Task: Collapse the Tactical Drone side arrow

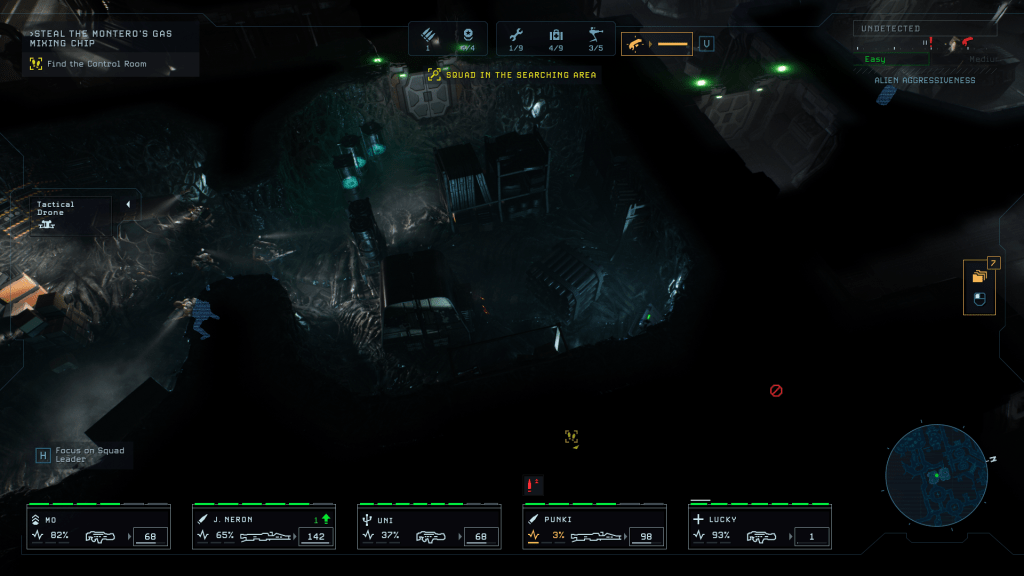Action: click(x=128, y=204)
